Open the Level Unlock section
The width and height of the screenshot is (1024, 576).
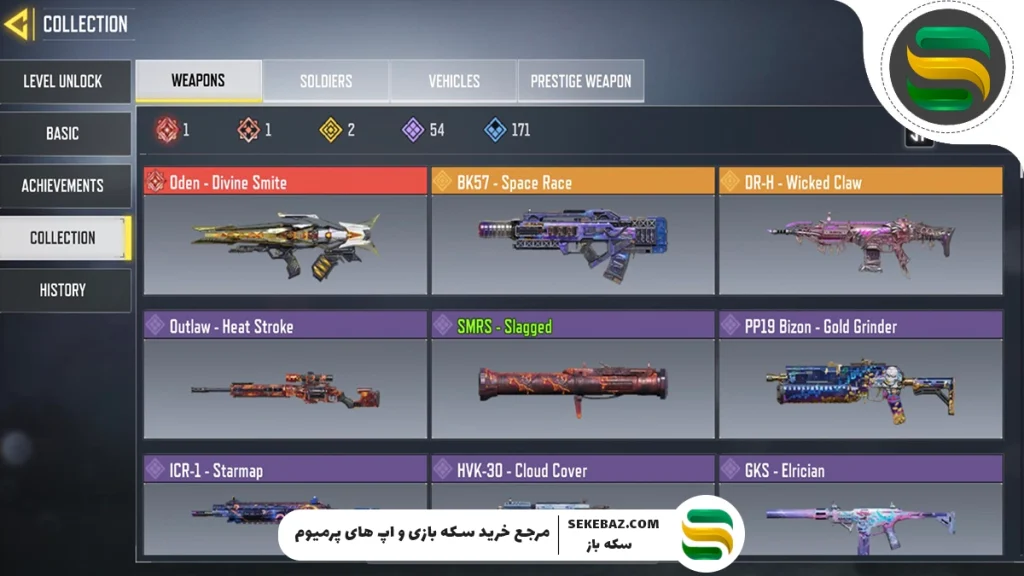(64, 82)
